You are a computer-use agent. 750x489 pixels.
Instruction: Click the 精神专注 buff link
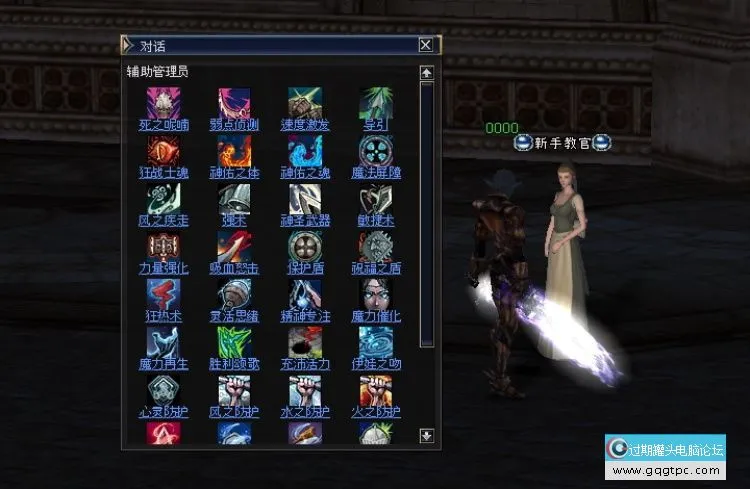(x=305, y=316)
